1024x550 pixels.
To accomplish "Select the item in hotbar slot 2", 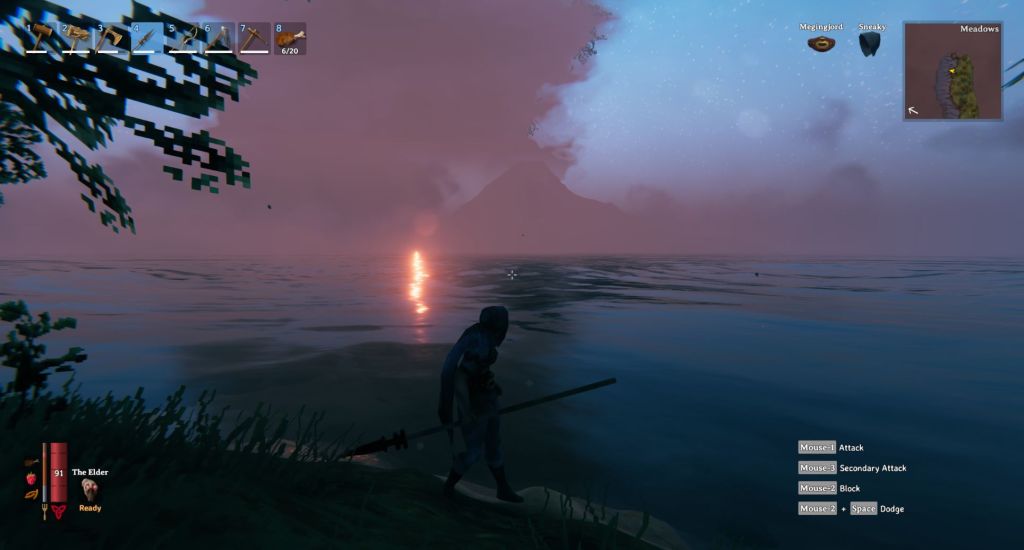I will click(x=78, y=38).
